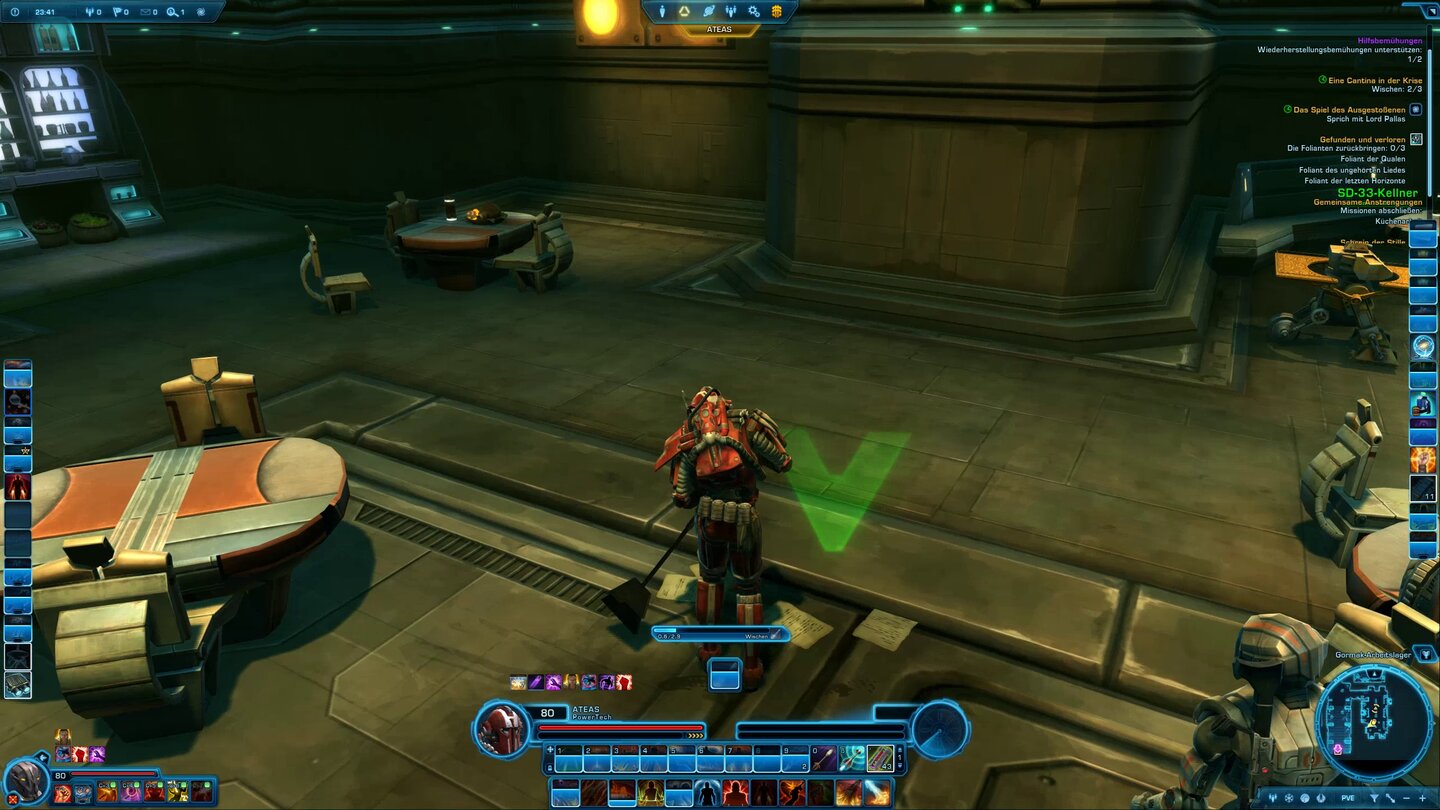Open the character sheet icon on top bar

click(661, 11)
